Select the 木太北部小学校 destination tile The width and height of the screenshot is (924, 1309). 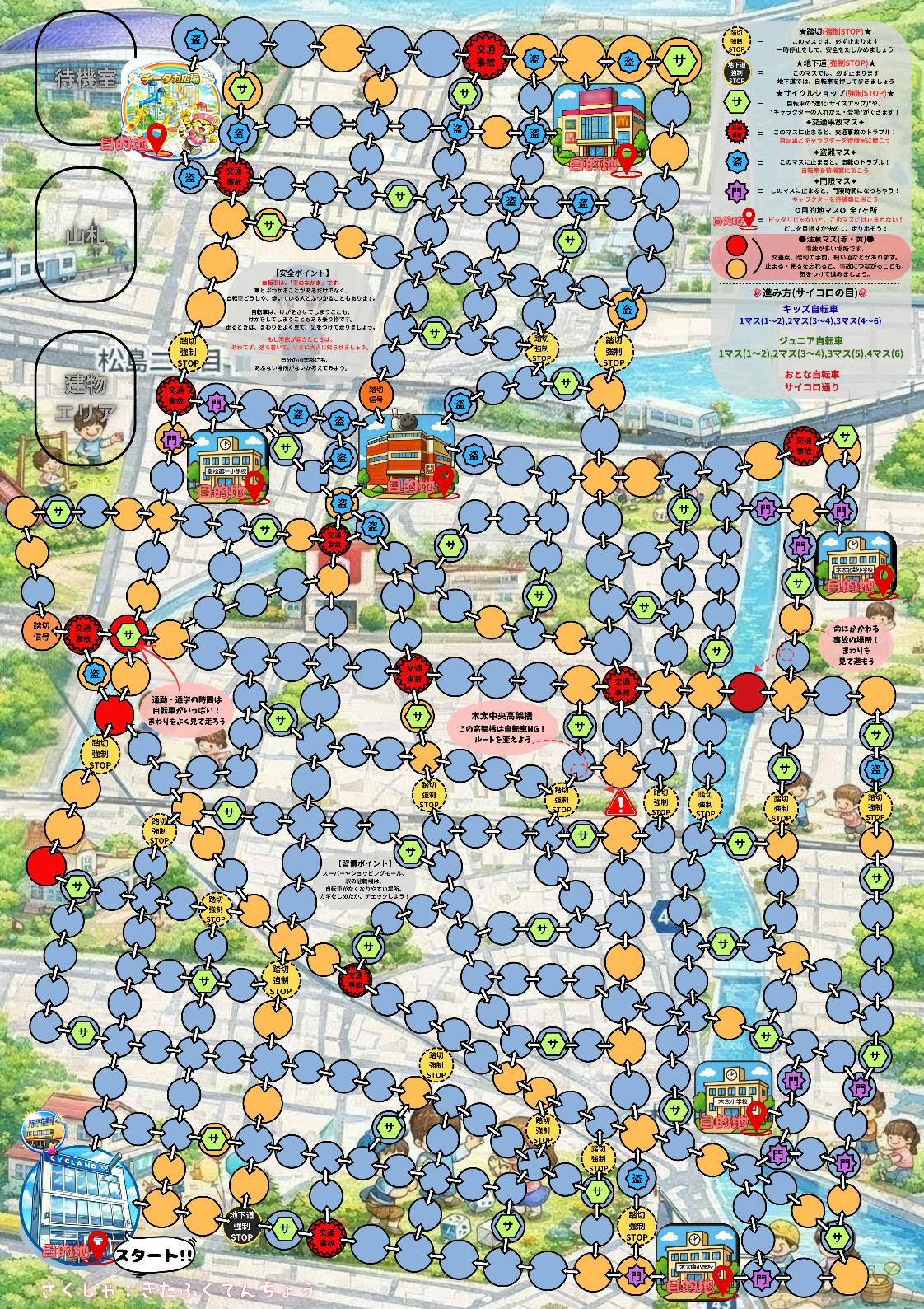[x=855, y=565]
